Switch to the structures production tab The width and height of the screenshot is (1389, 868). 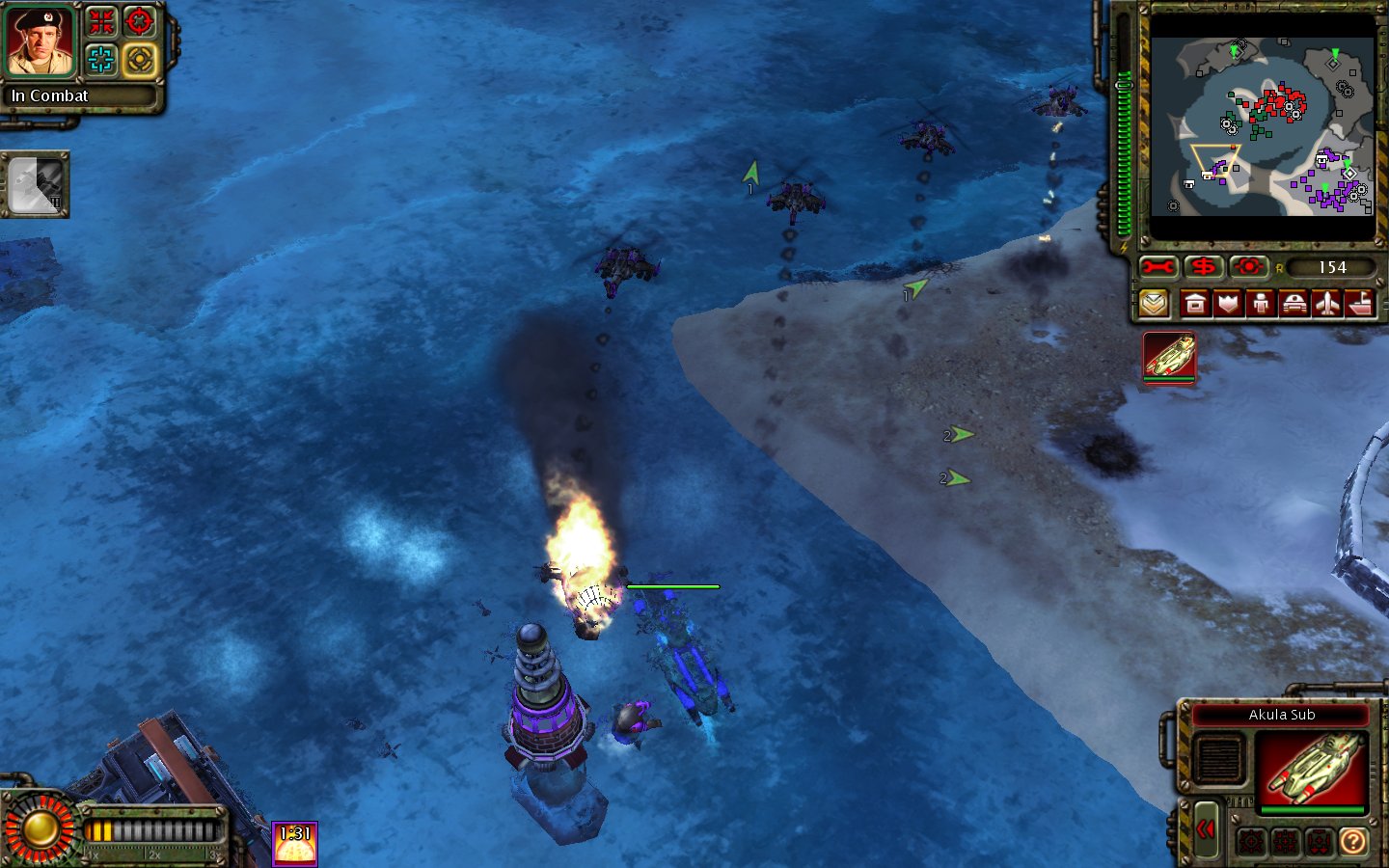[1195, 305]
